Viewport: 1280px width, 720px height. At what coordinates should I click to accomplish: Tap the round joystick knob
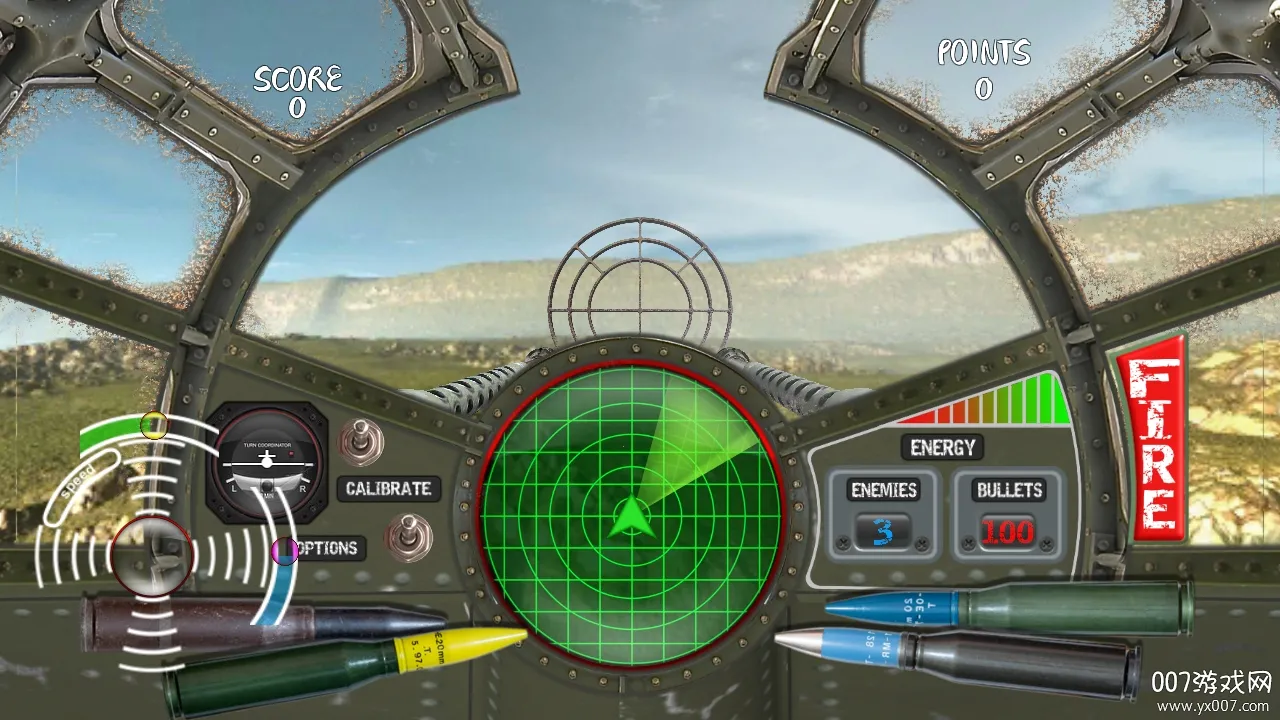coord(151,557)
